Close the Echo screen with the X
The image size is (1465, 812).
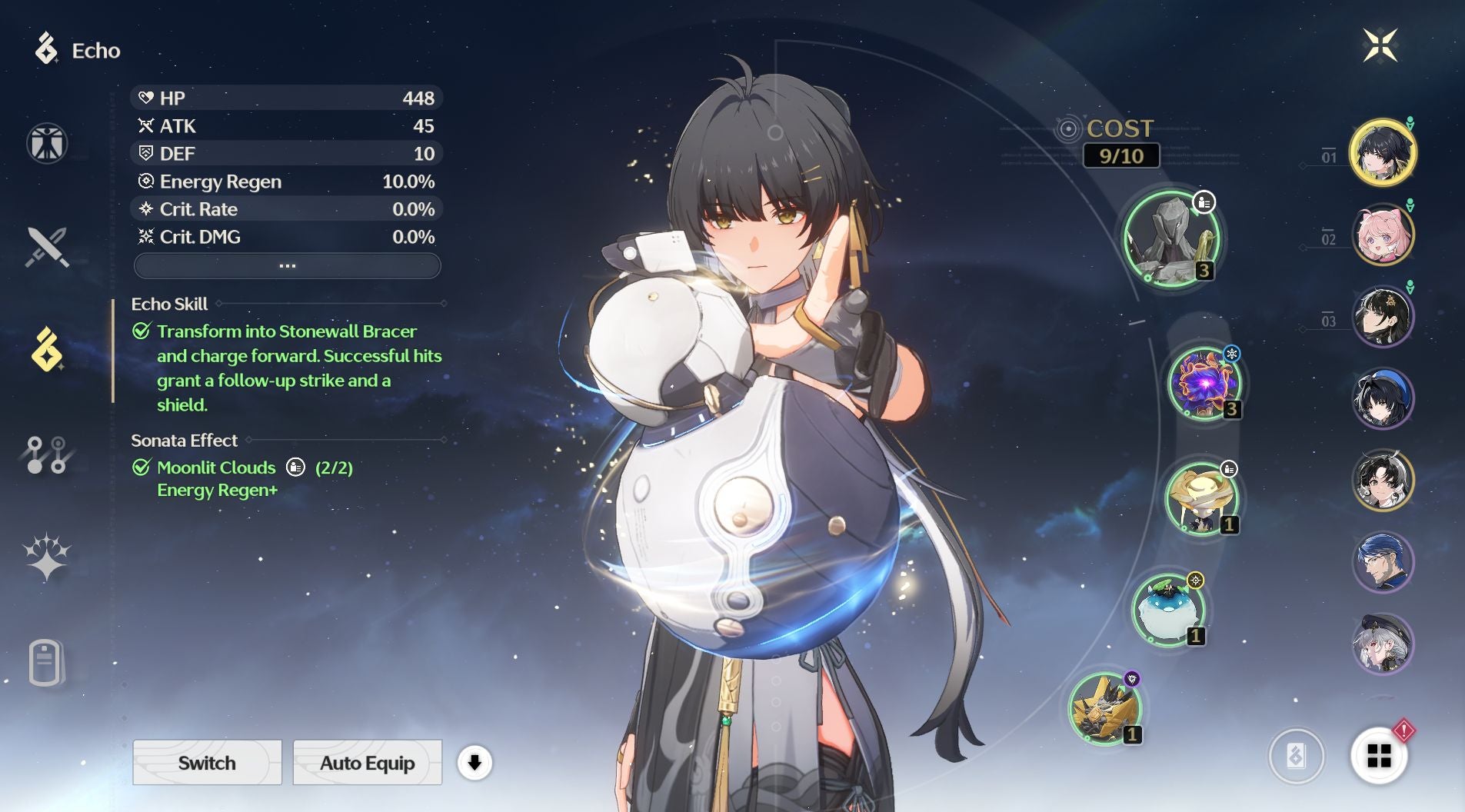(1380, 45)
